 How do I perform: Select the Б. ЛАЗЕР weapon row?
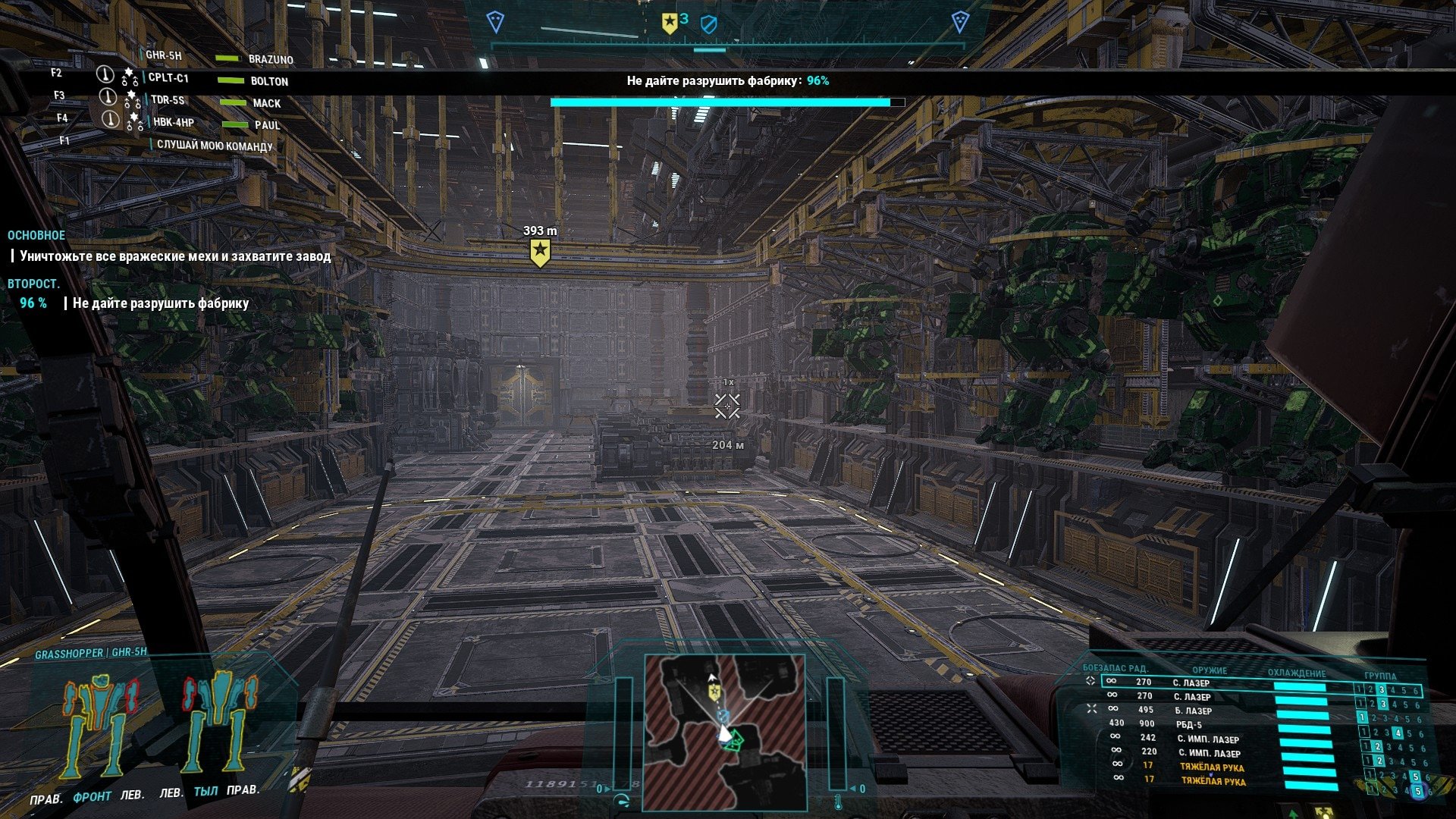click(x=1193, y=711)
